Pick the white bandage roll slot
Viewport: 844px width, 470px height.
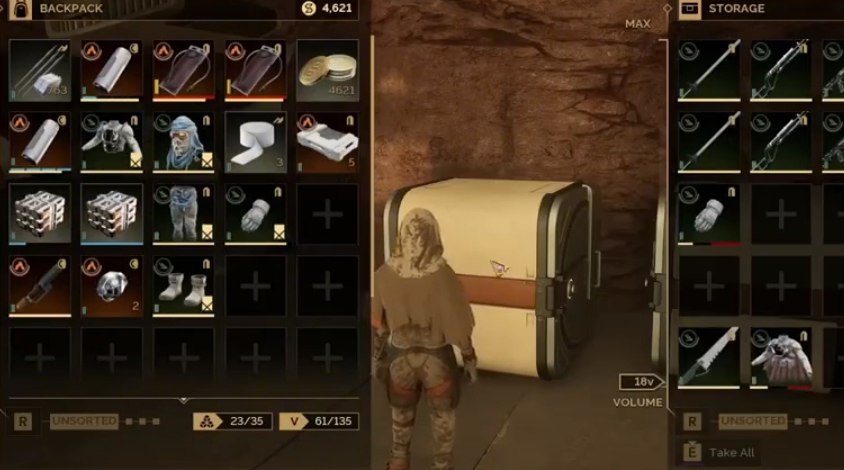click(256, 143)
